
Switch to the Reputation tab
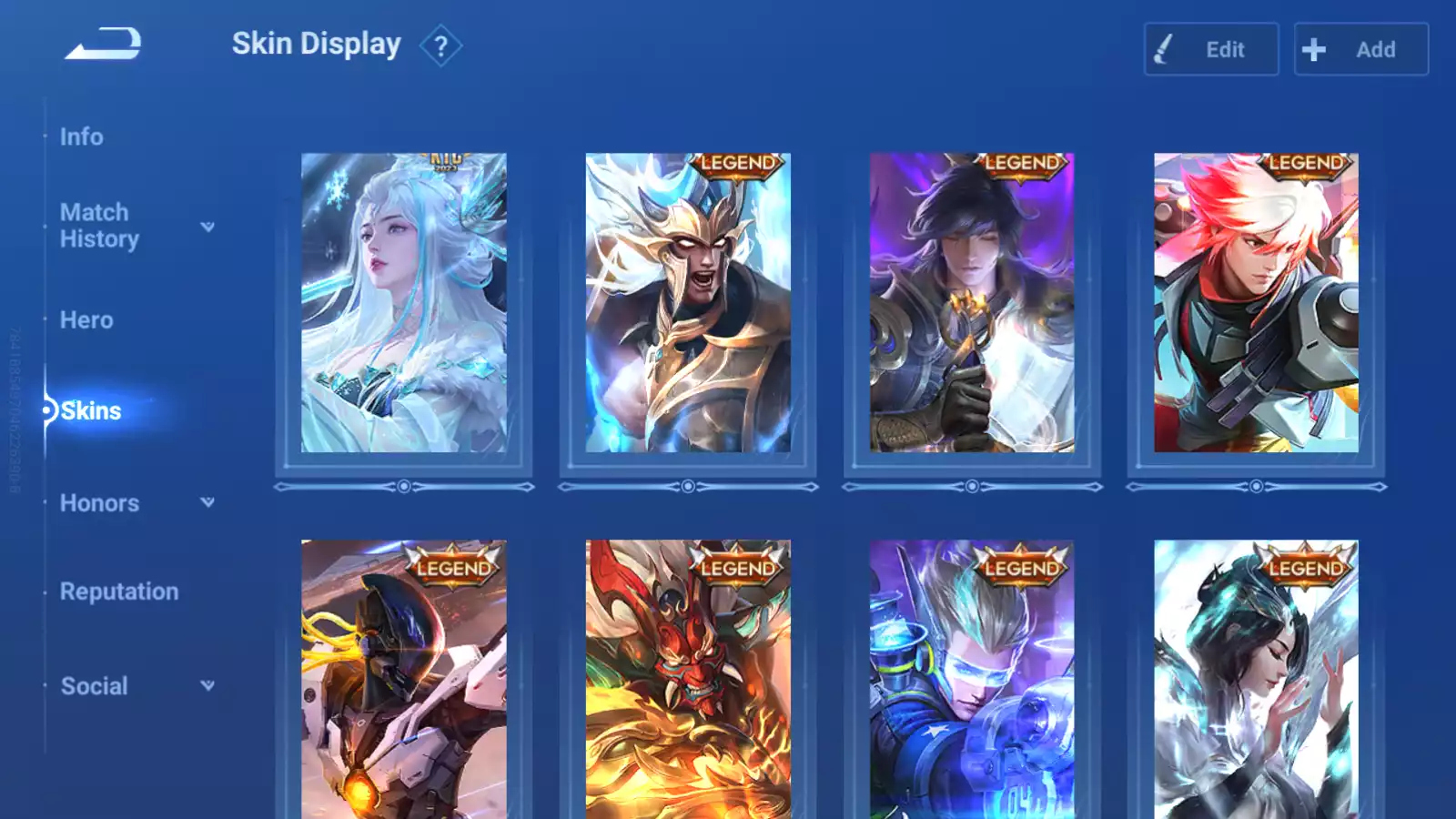119,591
